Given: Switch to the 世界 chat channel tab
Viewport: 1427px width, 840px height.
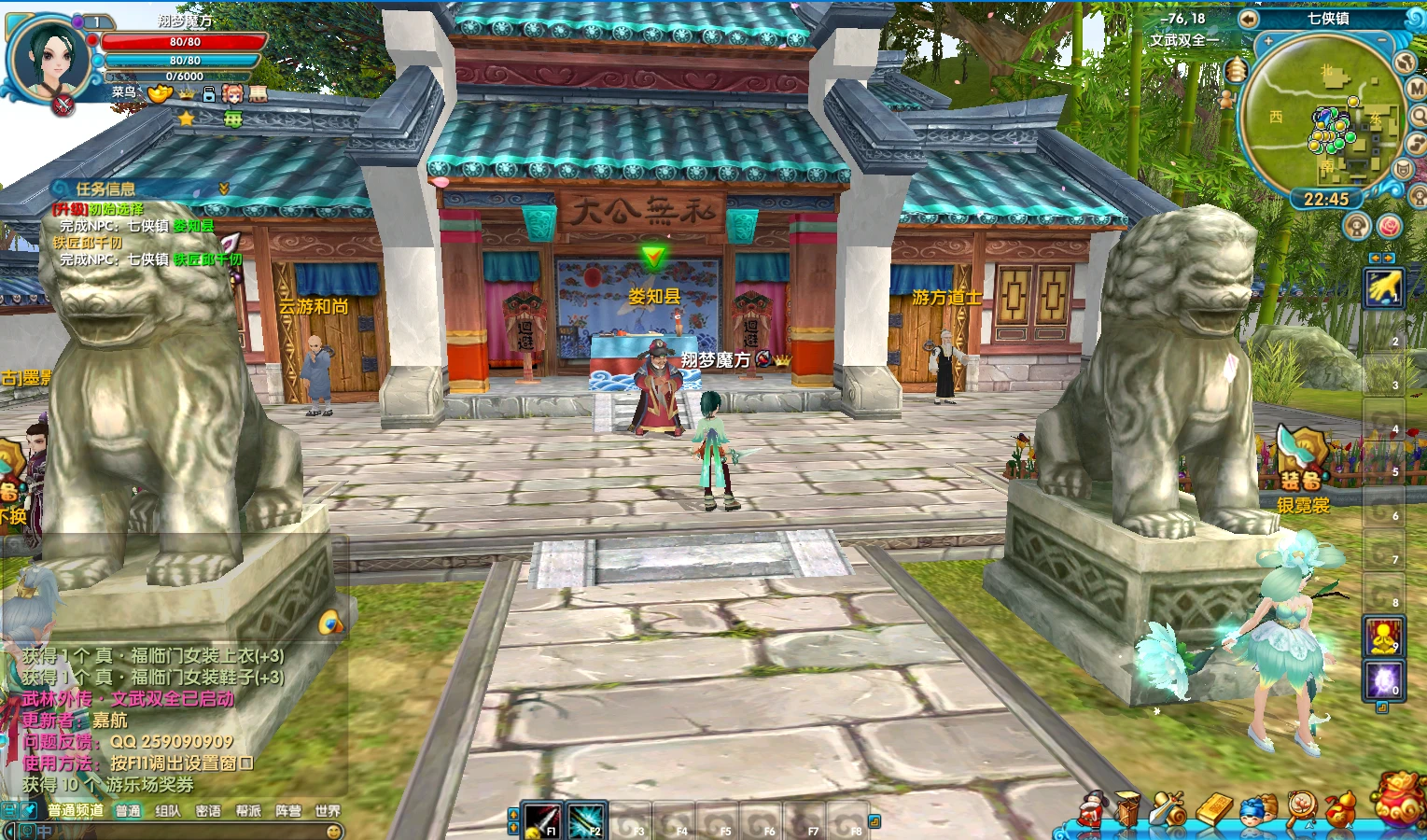Looking at the screenshot, I should pyautogui.click(x=329, y=811).
